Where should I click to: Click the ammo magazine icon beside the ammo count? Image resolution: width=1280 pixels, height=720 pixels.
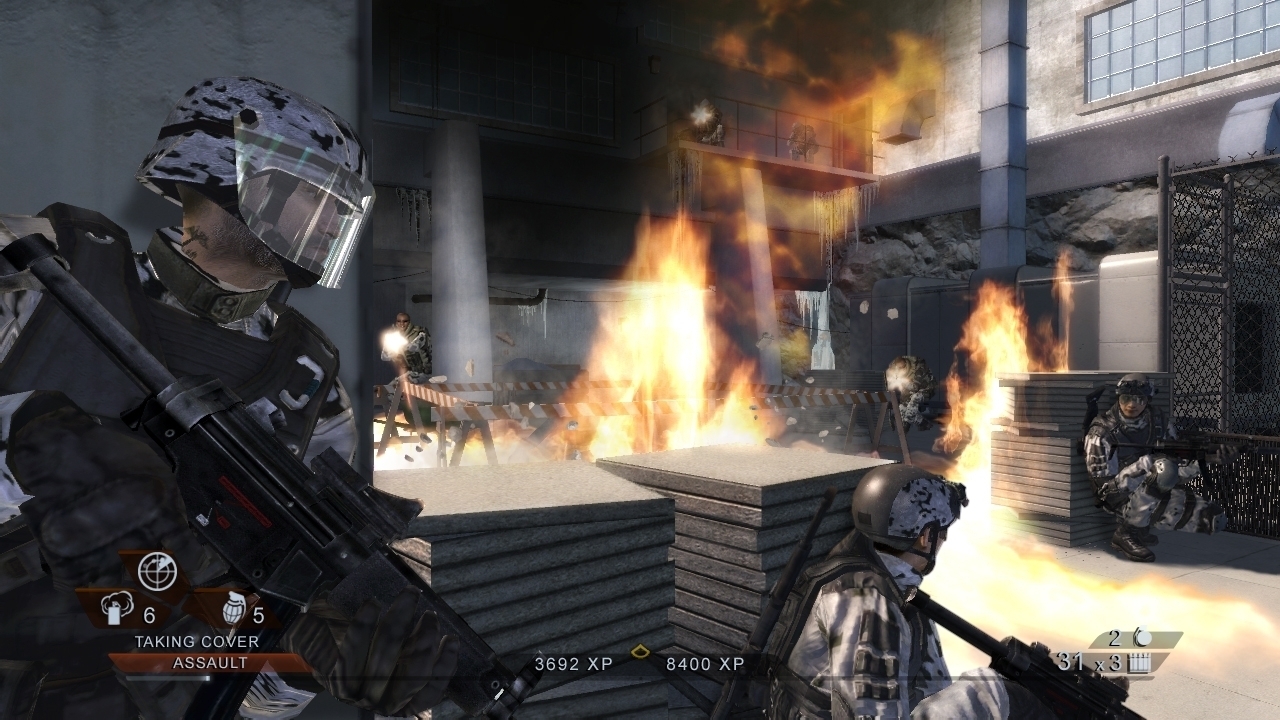coord(1139,663)
